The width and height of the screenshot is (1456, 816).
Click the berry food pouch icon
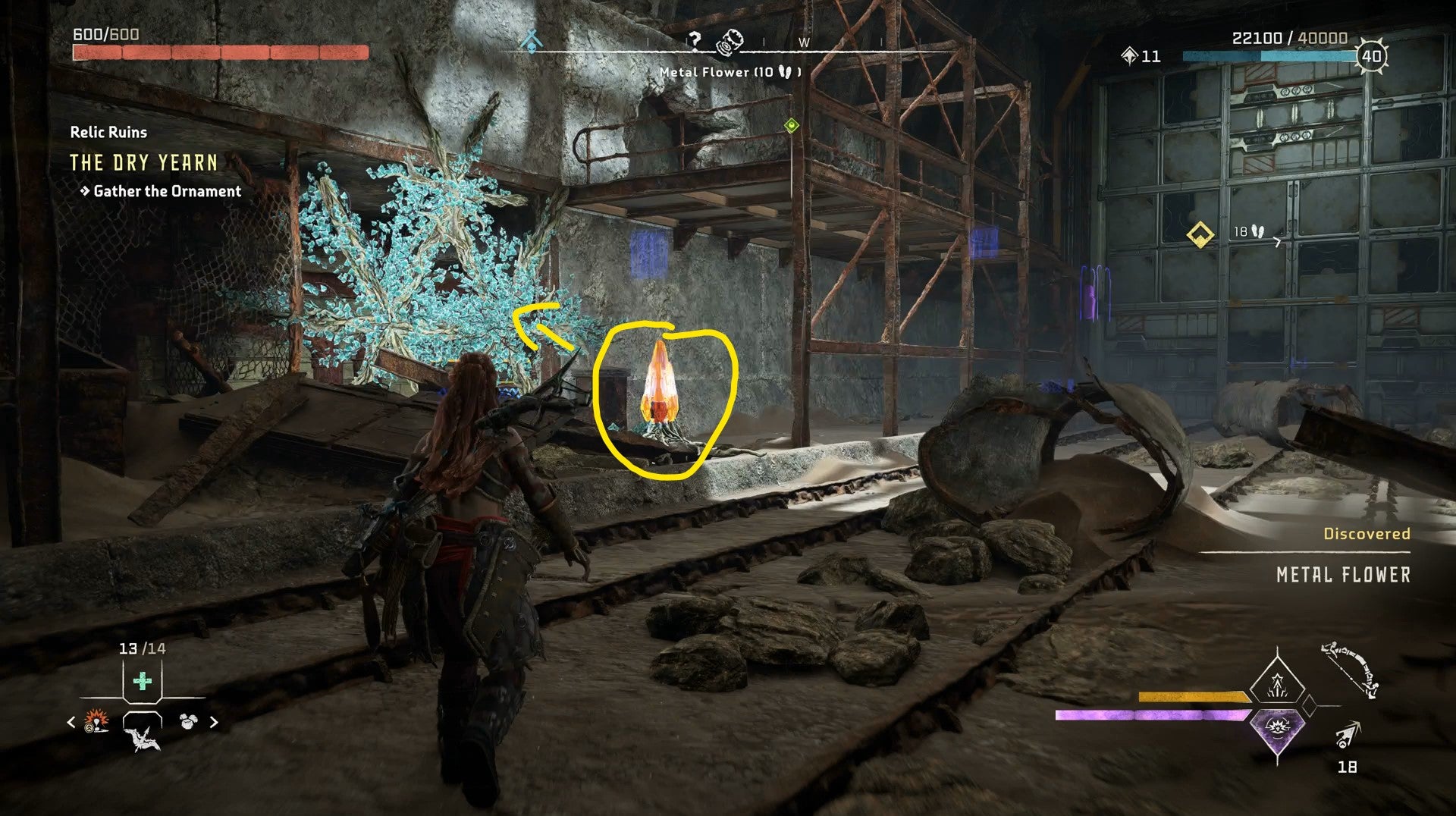point(188,720)
